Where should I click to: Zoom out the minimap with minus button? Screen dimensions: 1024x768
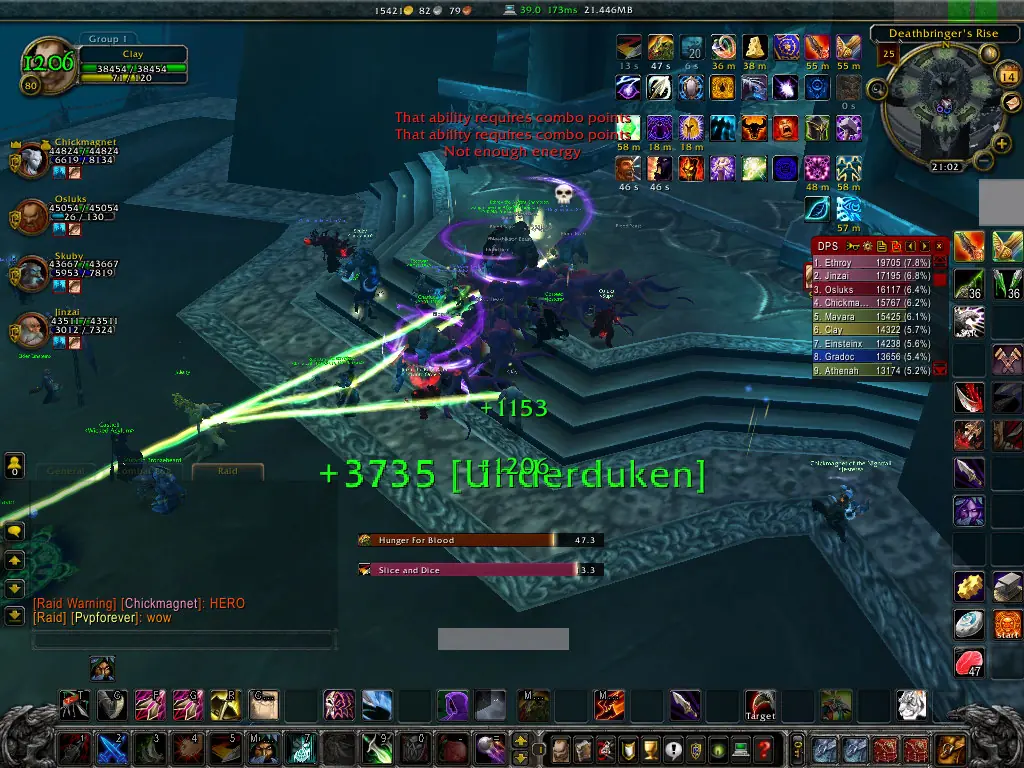pyautogui.click(x=983, y=160)
